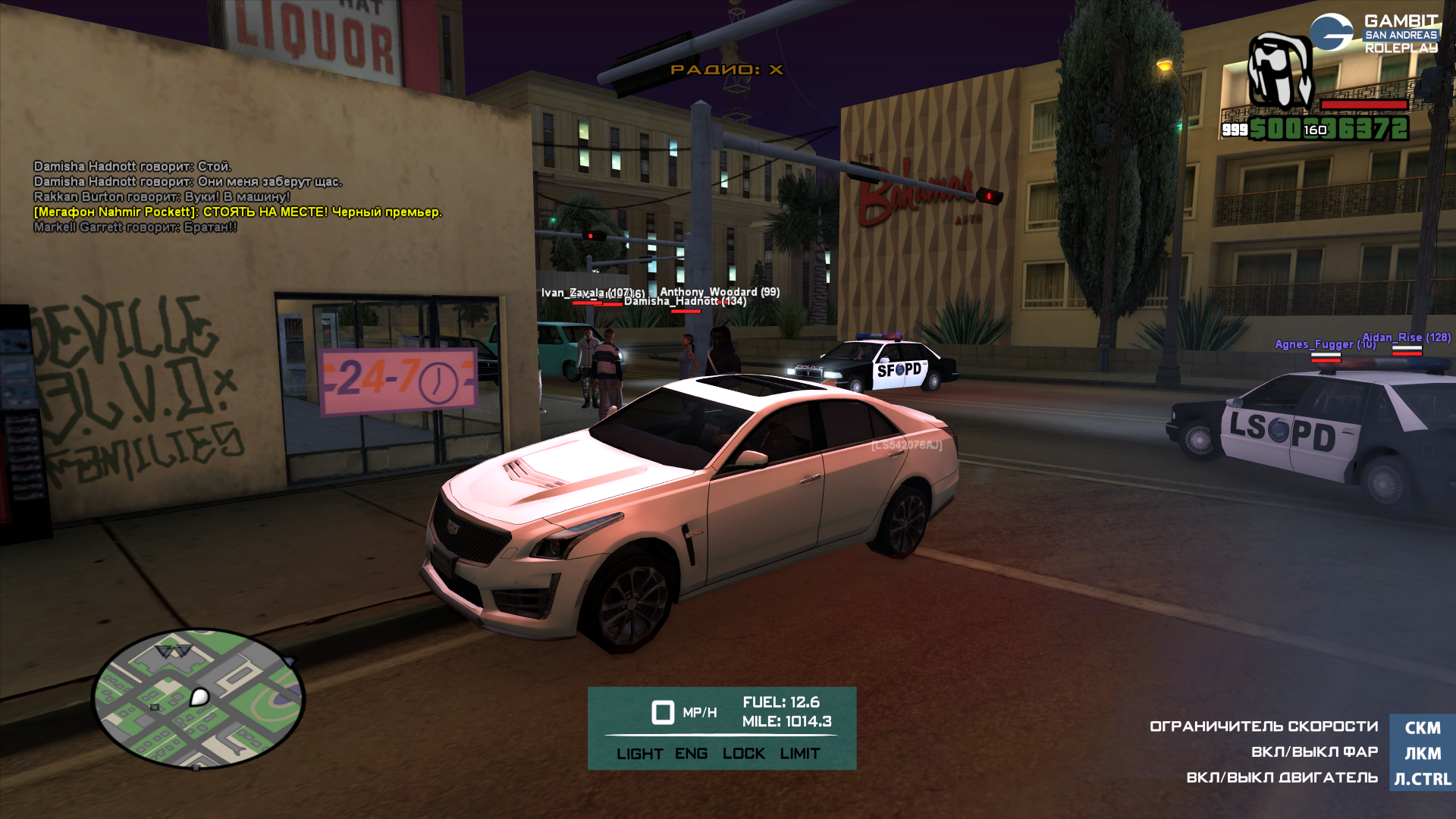
Task: Click the circular radar minimap
Action: pos(198,698)
